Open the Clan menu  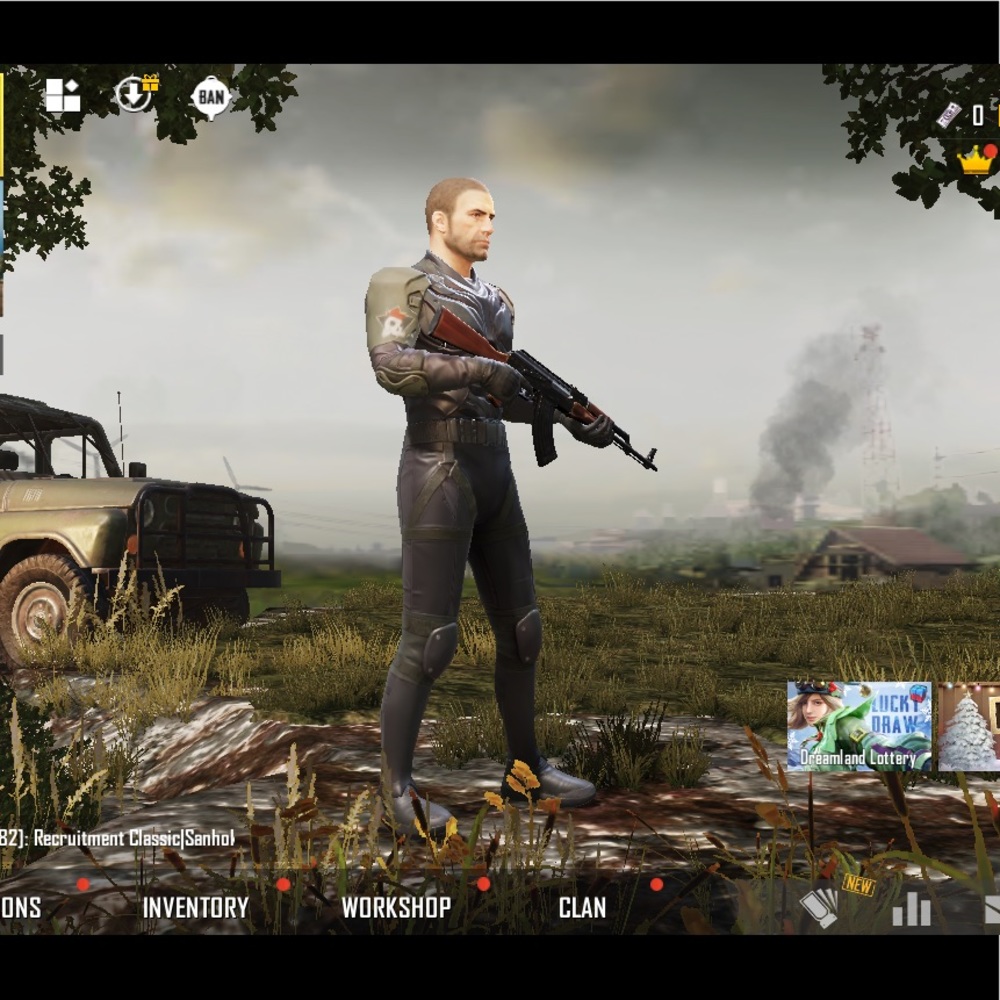[582, 907]
